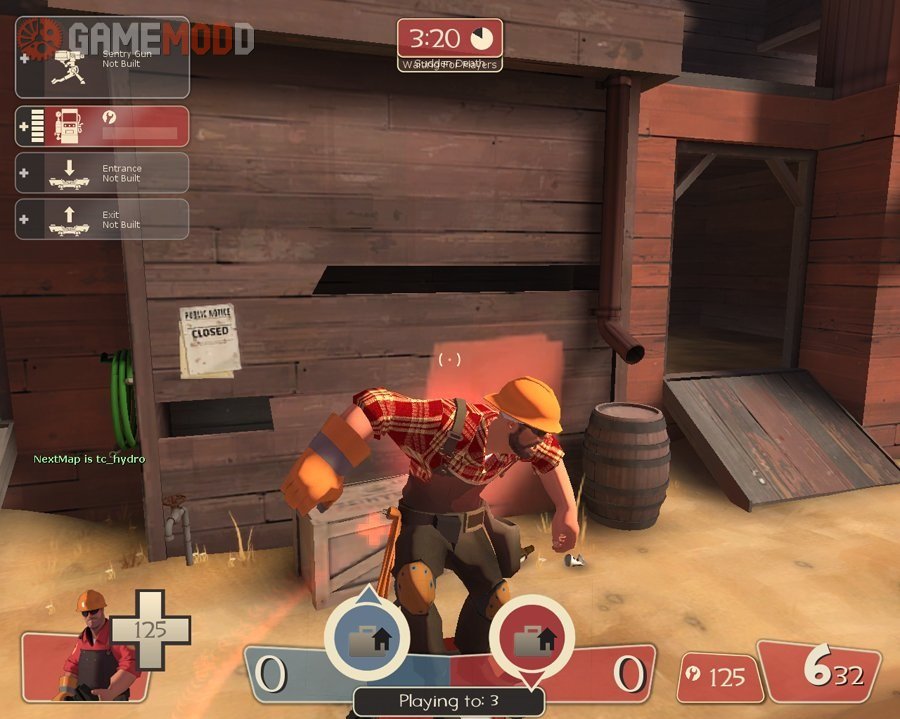Open the GameModd watermark logo
900x719 pixels.
point(135,37)
